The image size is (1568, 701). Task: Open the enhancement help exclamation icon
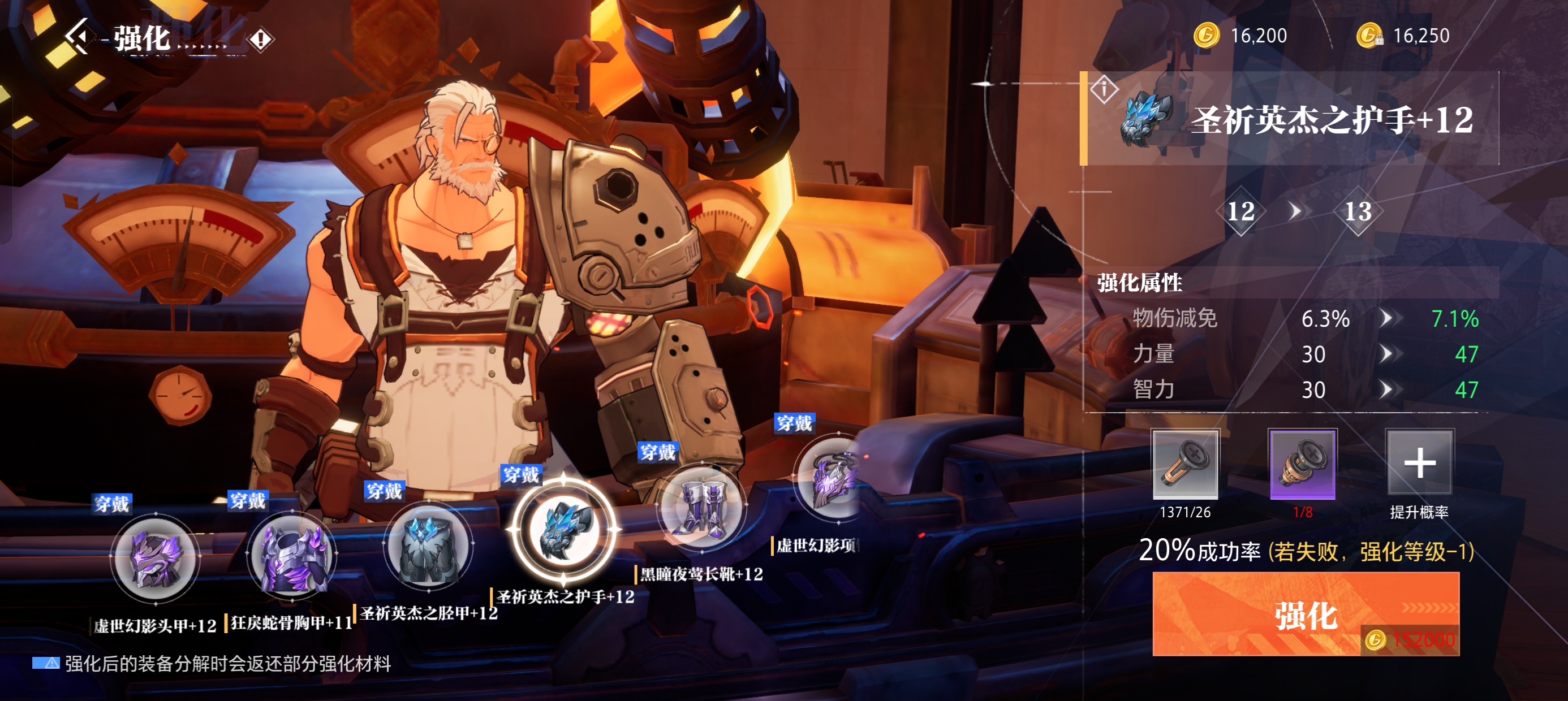point(261,40)
